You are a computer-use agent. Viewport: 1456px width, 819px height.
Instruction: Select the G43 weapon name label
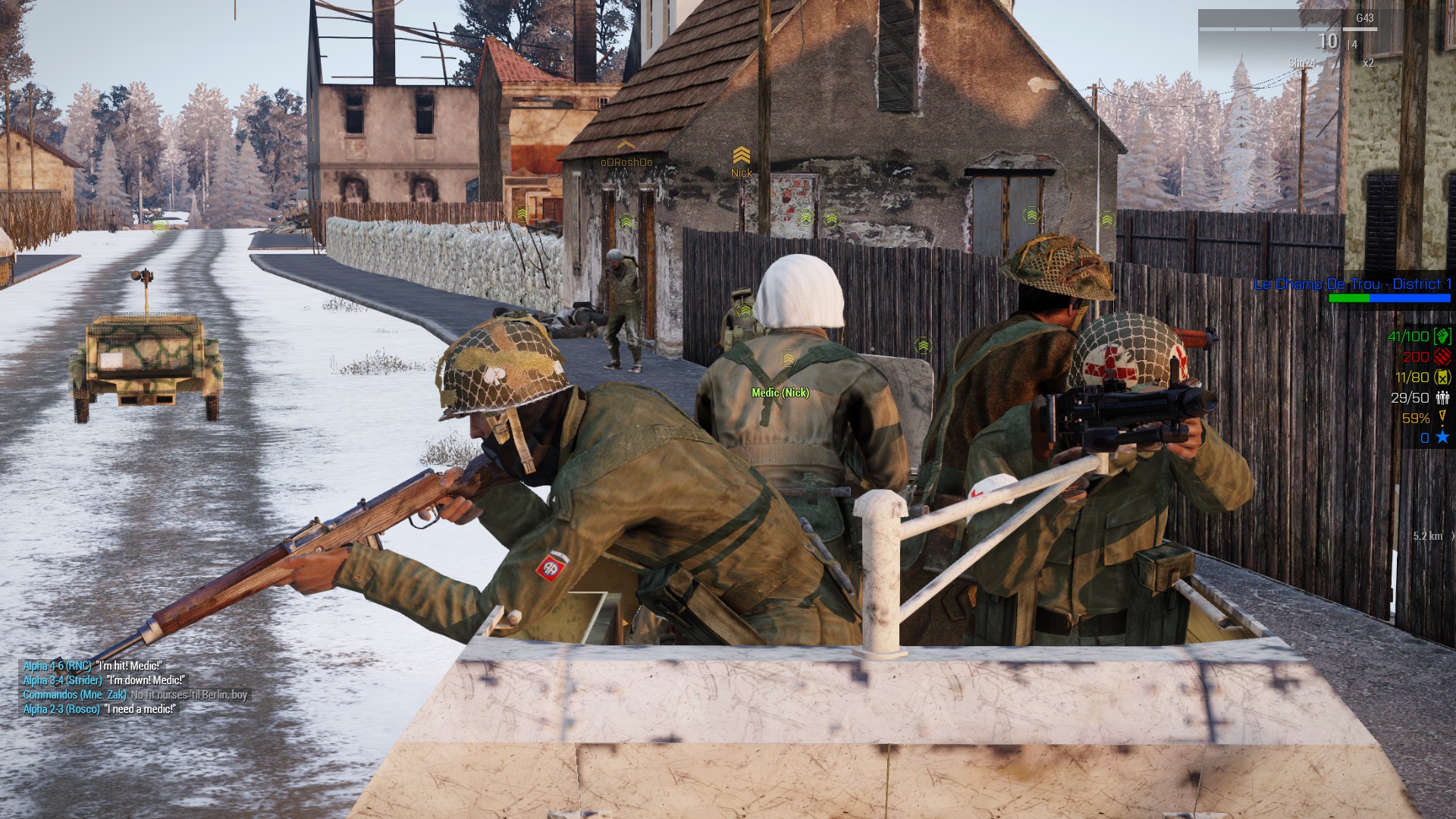1364,18
